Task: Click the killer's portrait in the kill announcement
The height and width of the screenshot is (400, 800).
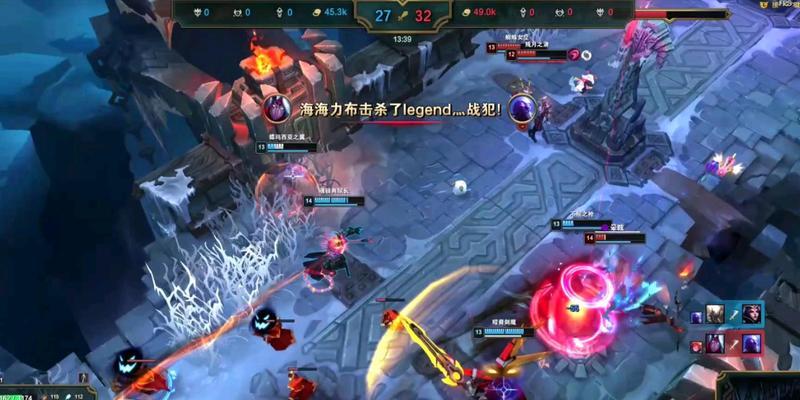Action: (278, 108)
